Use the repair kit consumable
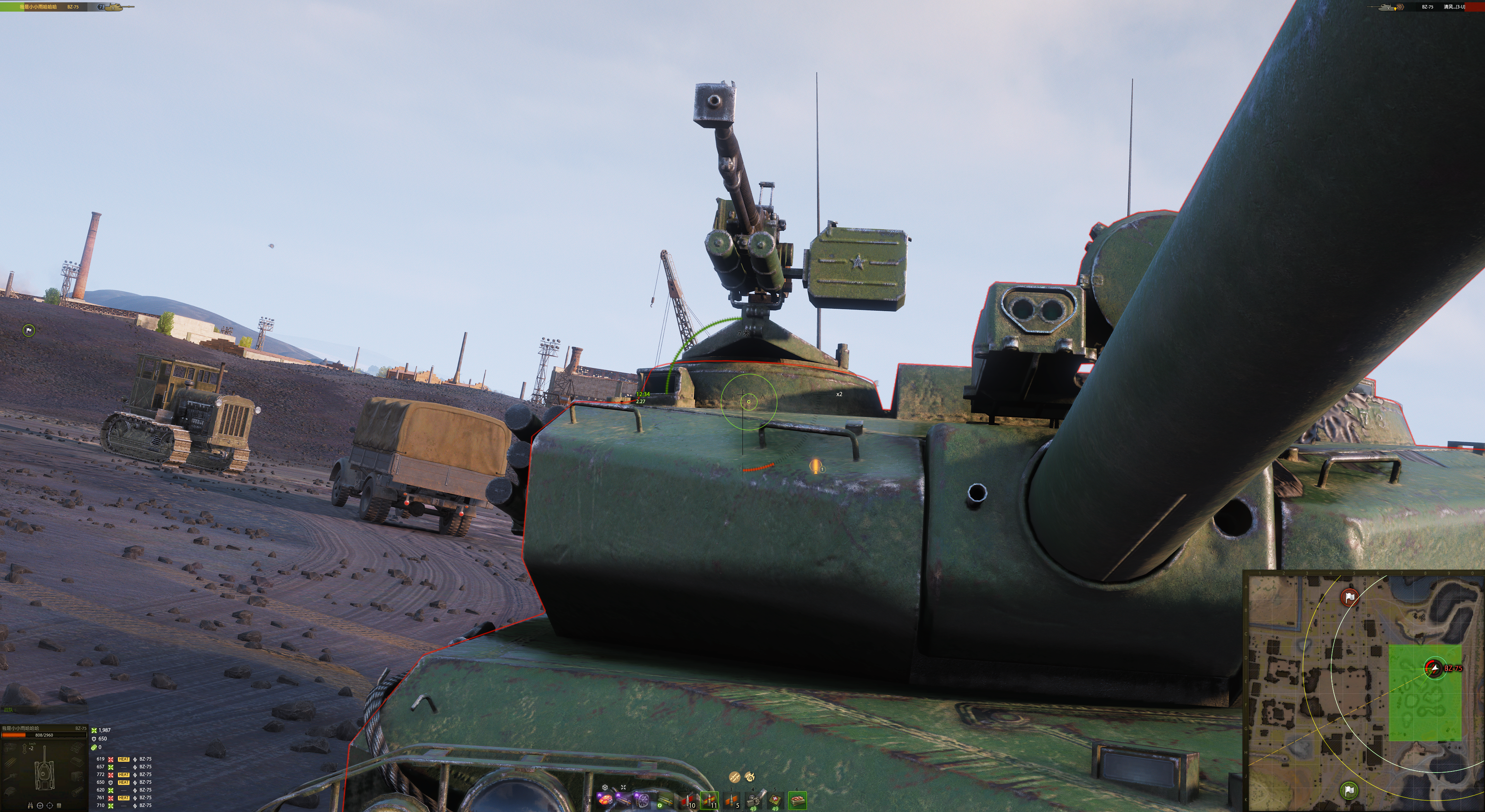 tap(753, 800)
